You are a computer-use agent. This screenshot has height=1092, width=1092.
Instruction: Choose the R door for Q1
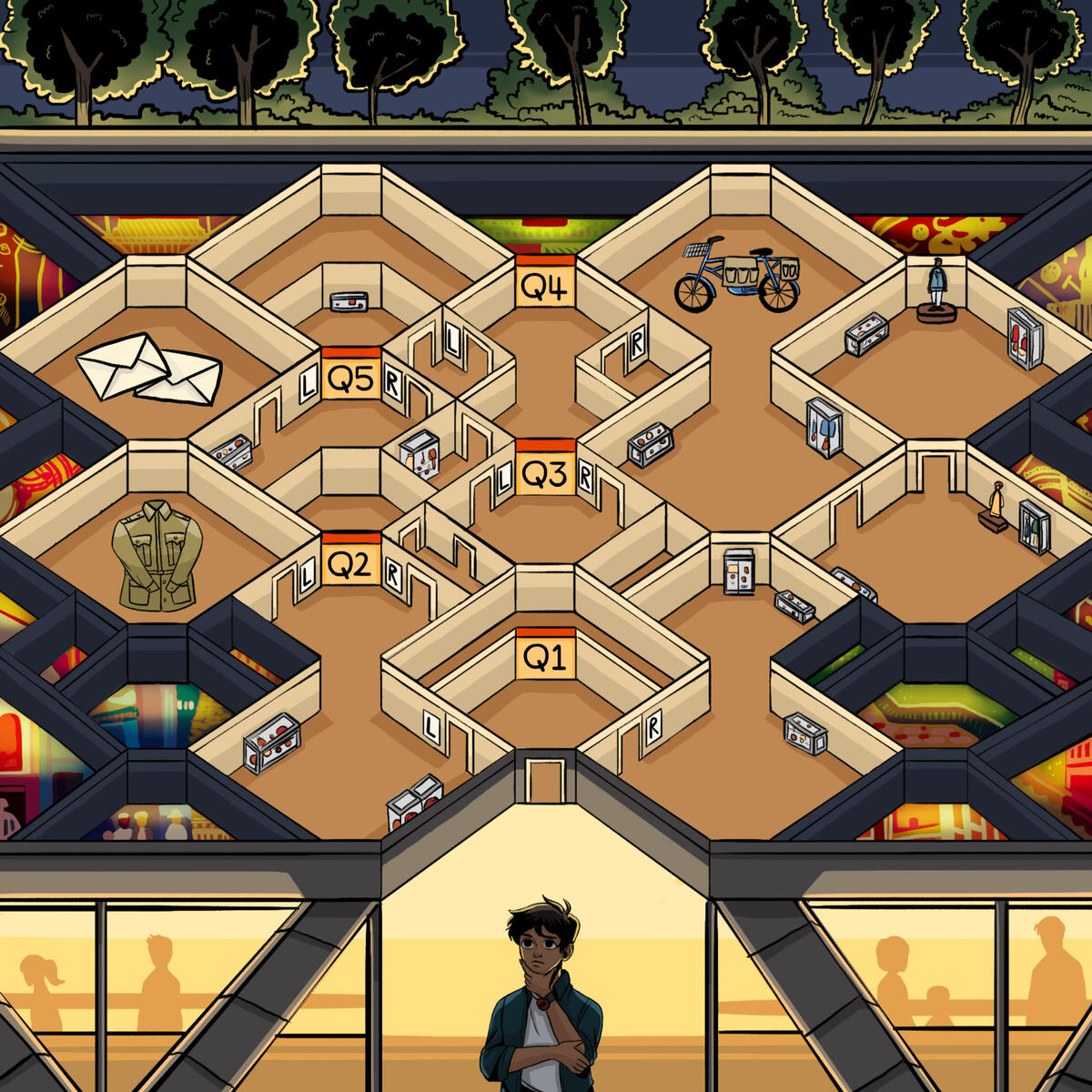click(x=652, y=726)
